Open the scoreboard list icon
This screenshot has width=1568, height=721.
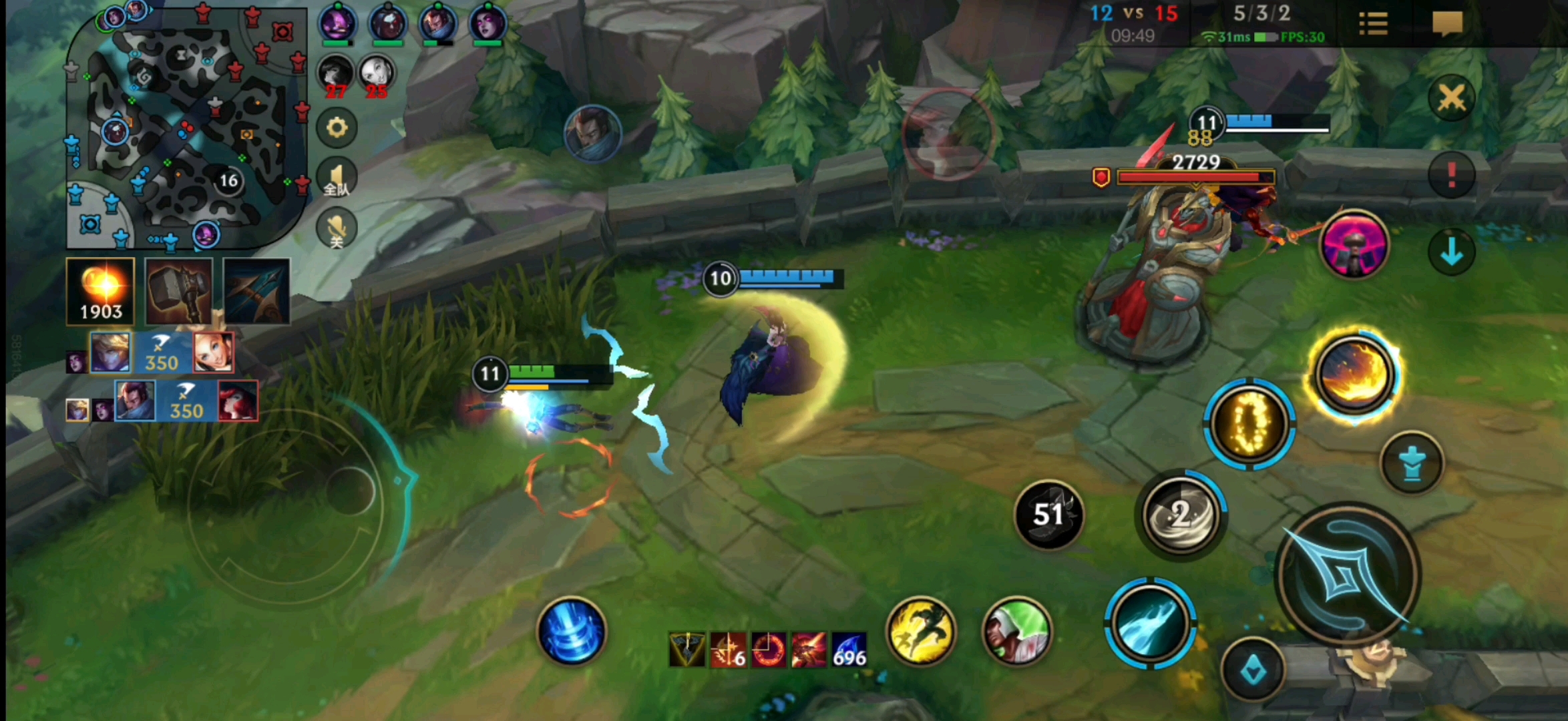[x=1373, y=24]
